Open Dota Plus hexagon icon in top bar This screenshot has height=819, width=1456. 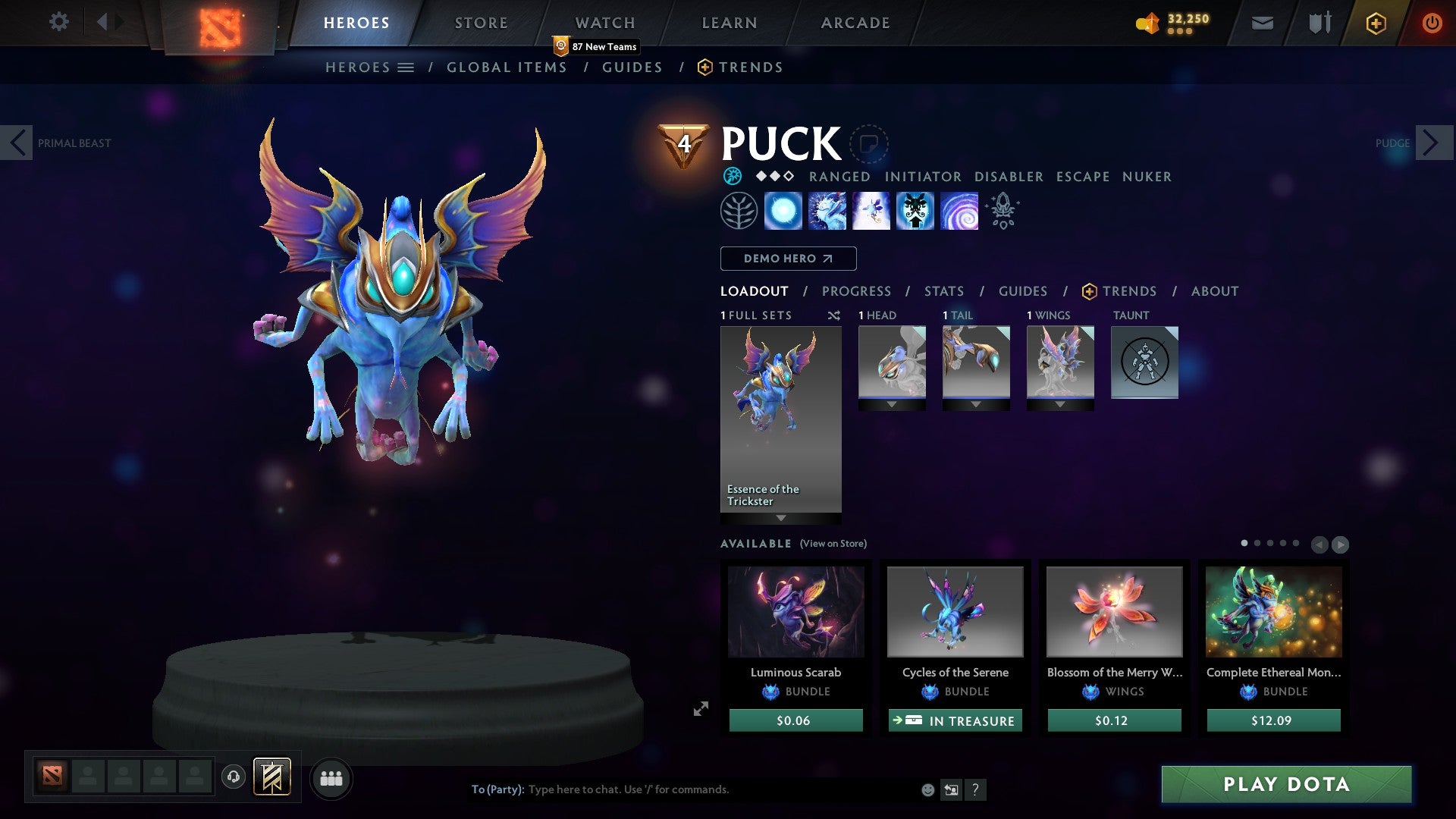coord(1376,24)
